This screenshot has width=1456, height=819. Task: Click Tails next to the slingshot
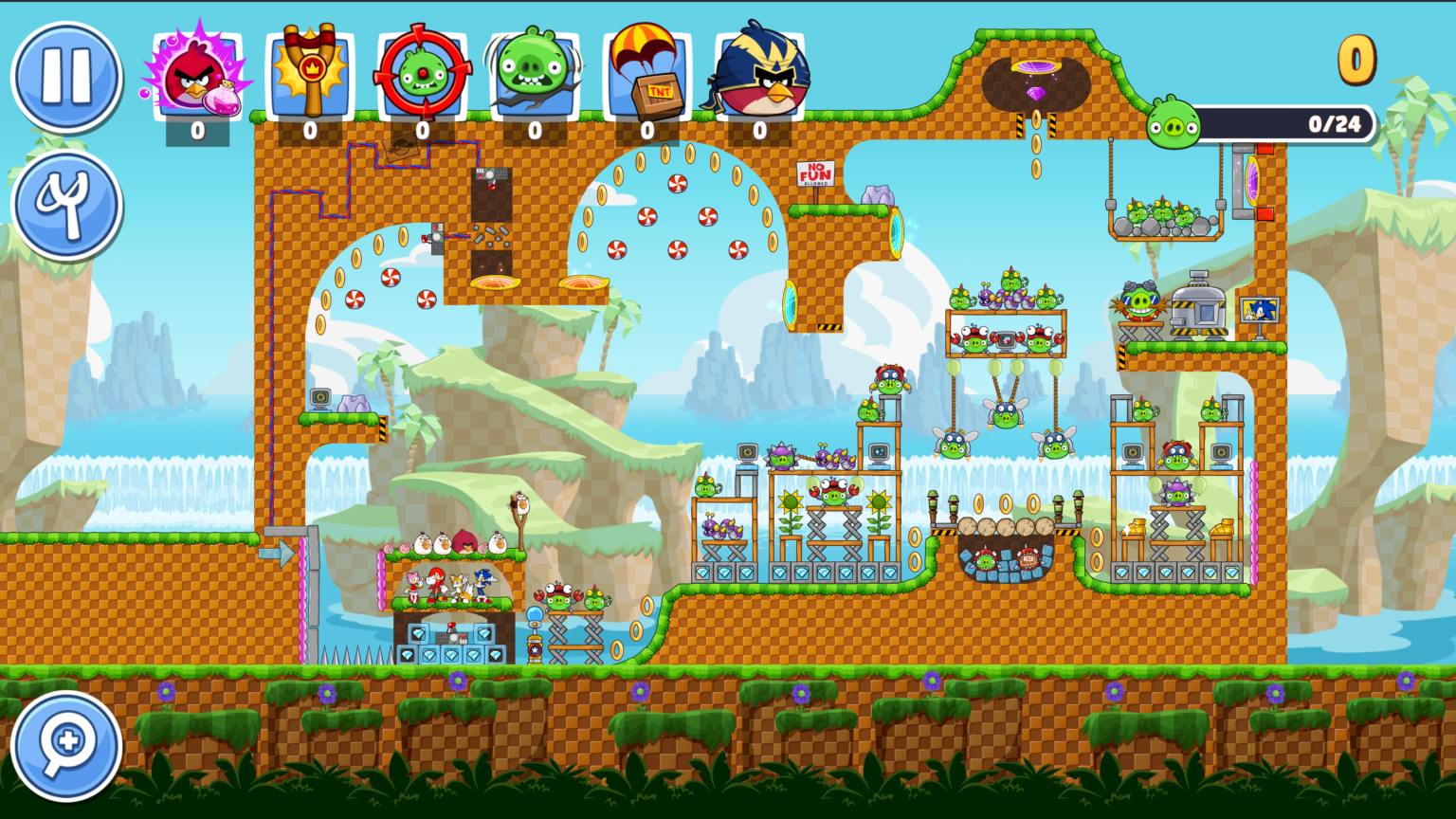461,588
